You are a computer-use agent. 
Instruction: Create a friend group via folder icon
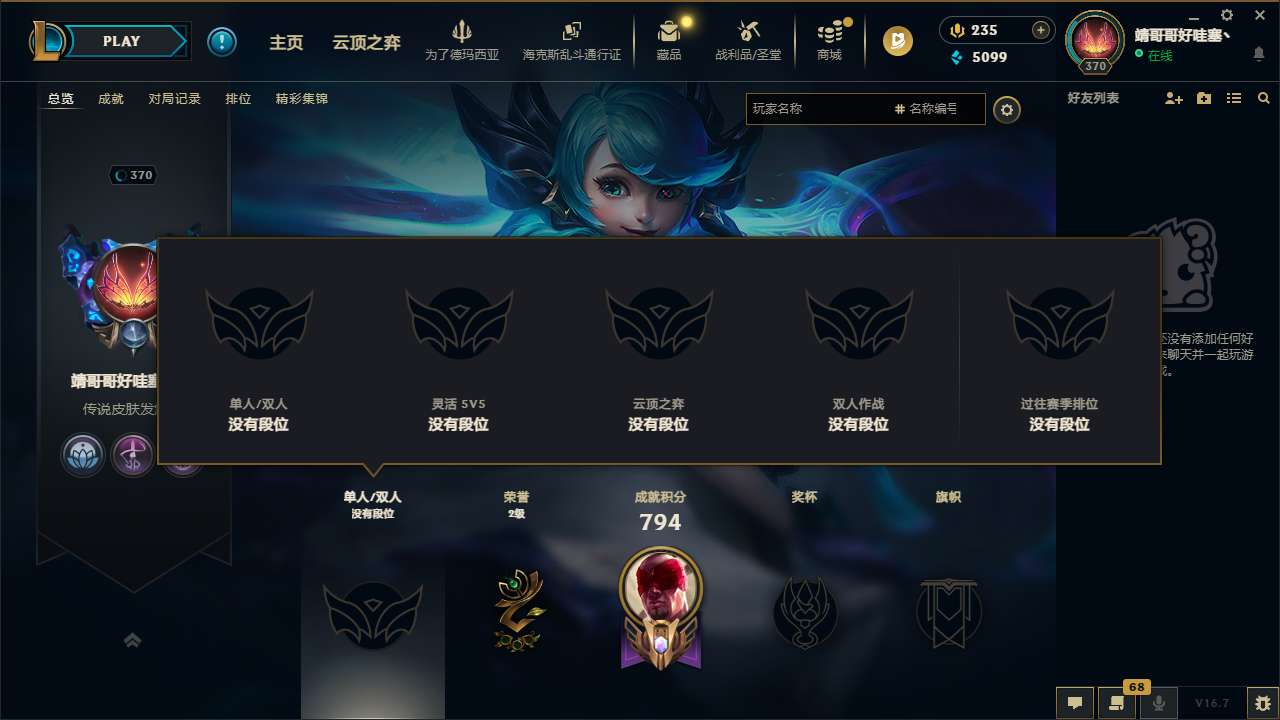pyautogui.click(x=1203, y=98)
